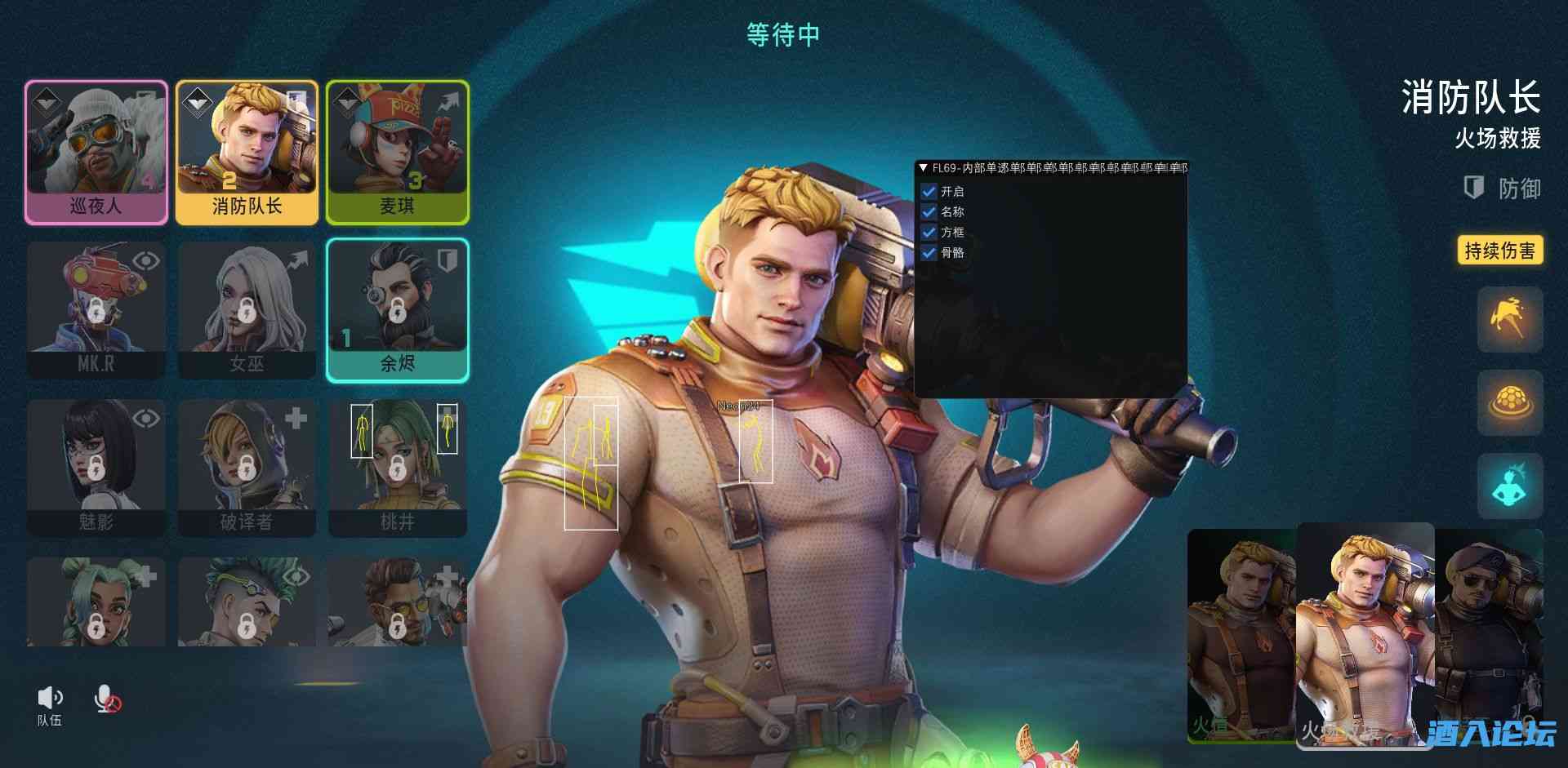
Task: Choose the 消防队长 hero card
Action: 247,152
